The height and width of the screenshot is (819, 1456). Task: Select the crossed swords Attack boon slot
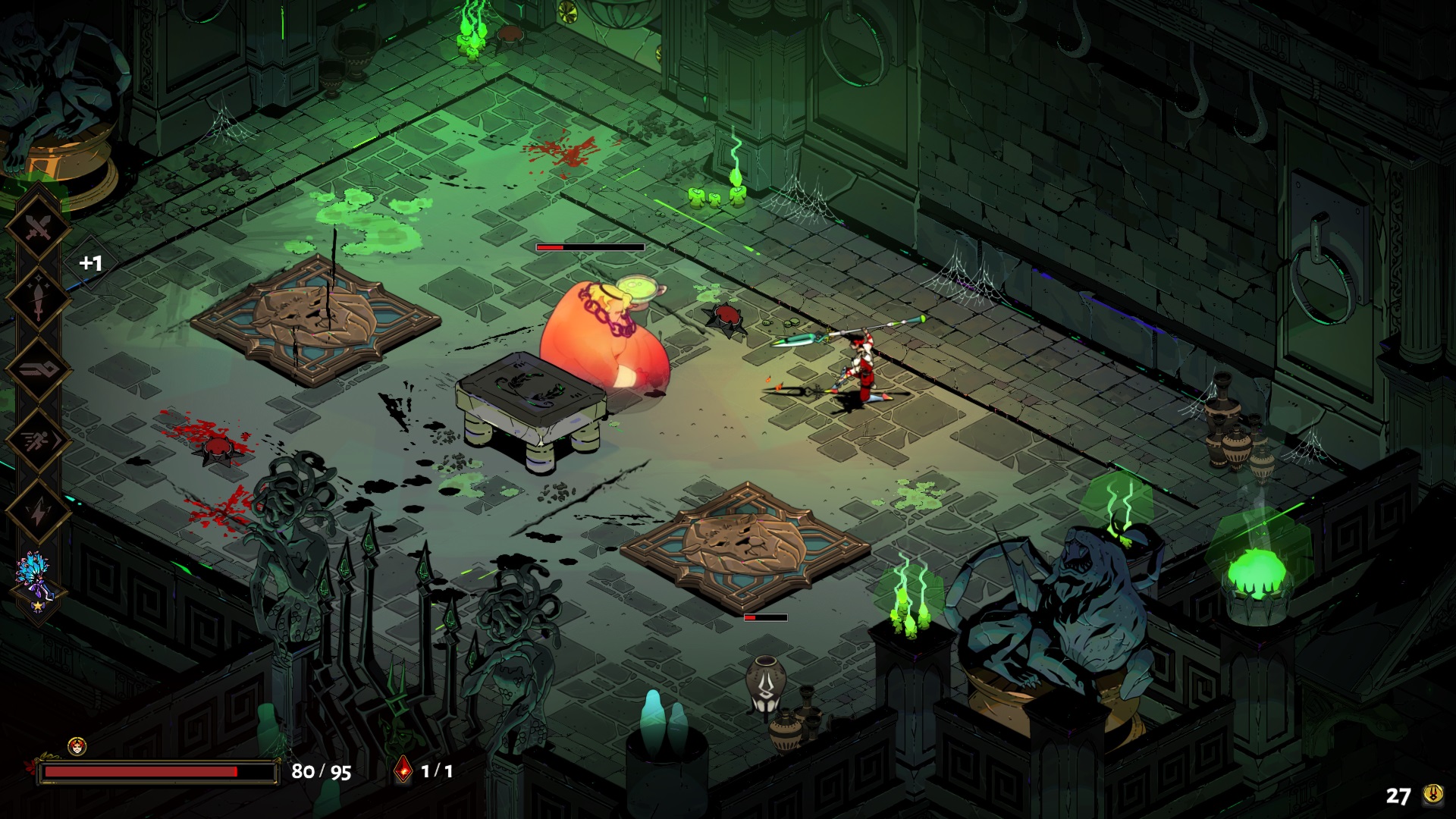[x=37, y=227]
